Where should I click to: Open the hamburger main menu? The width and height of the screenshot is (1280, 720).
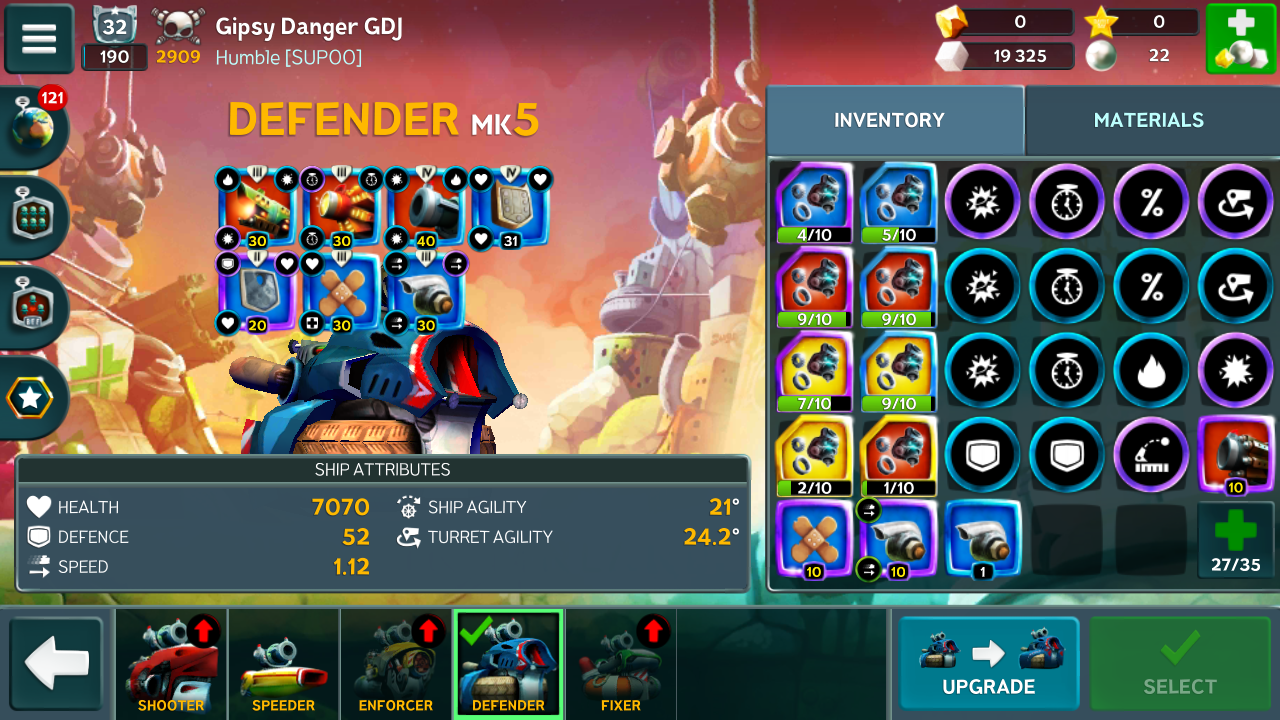pos(39,39)
